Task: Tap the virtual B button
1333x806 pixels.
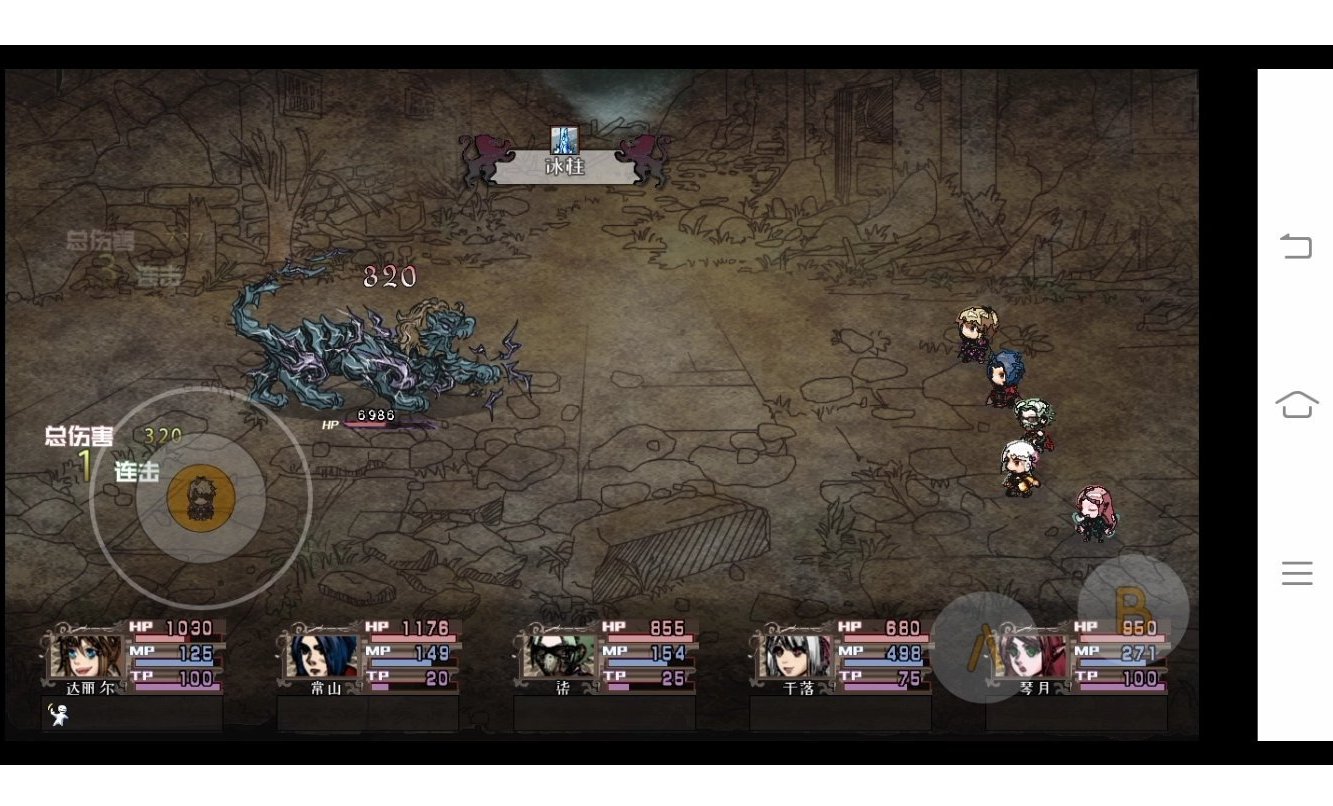Action: [x=1133, y=609]
